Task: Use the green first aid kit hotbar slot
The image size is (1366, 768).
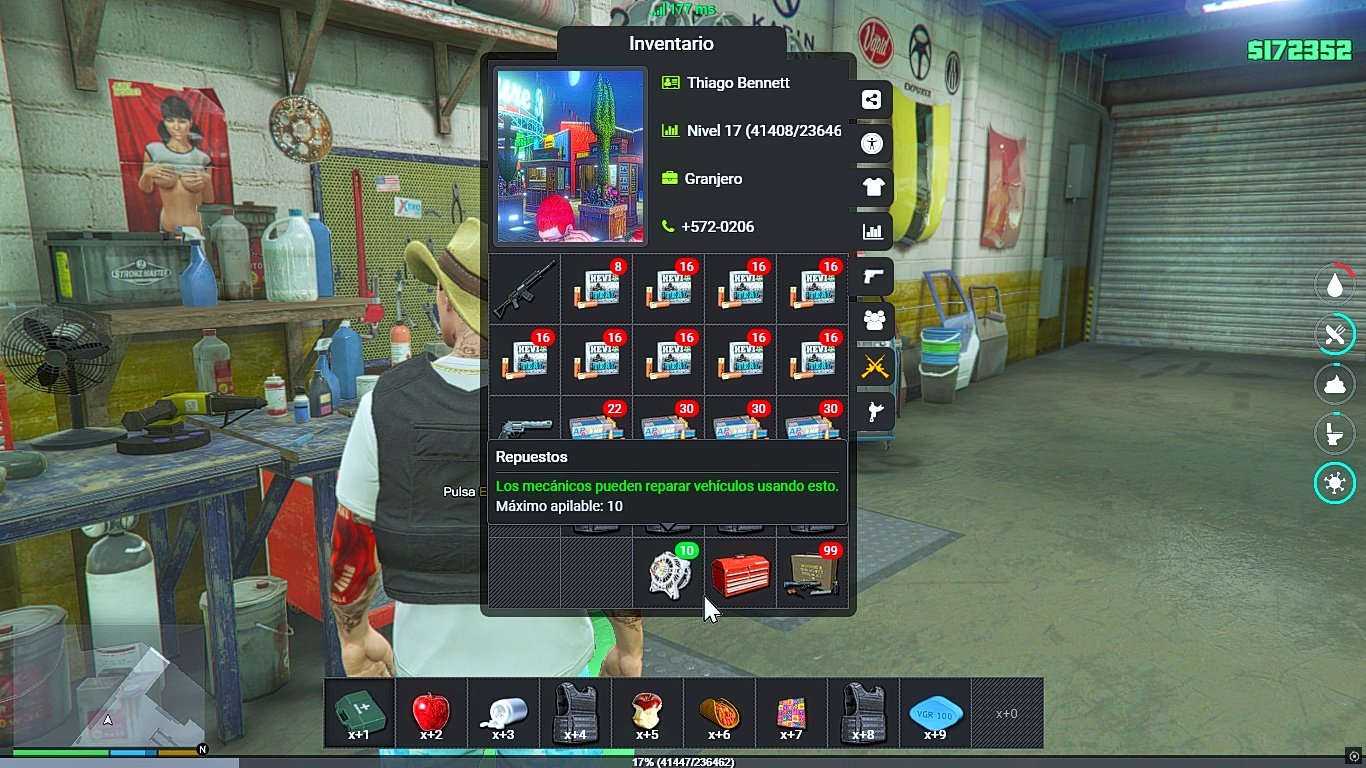Action: 359,713
